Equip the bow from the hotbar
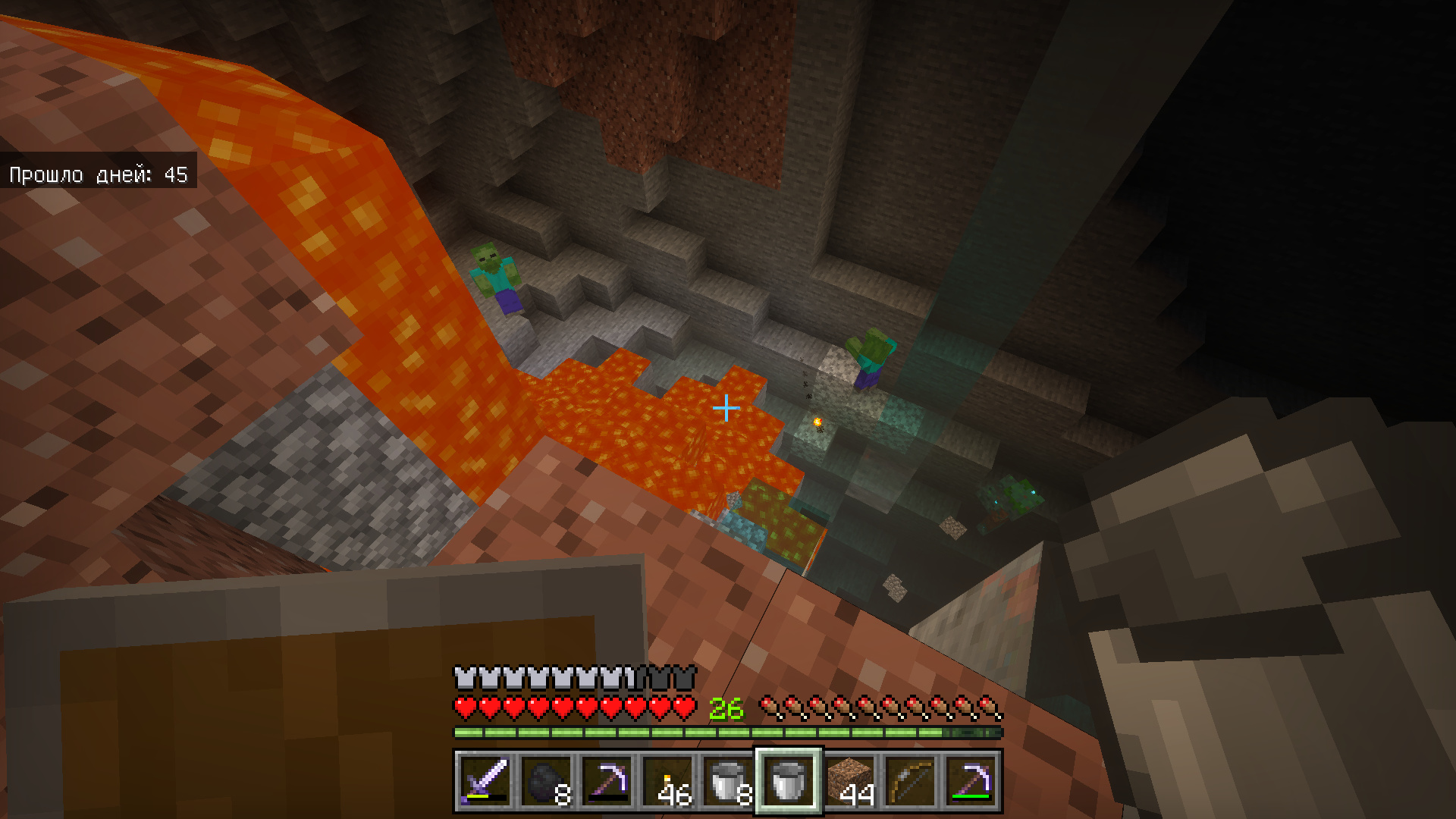 (910, 781)
